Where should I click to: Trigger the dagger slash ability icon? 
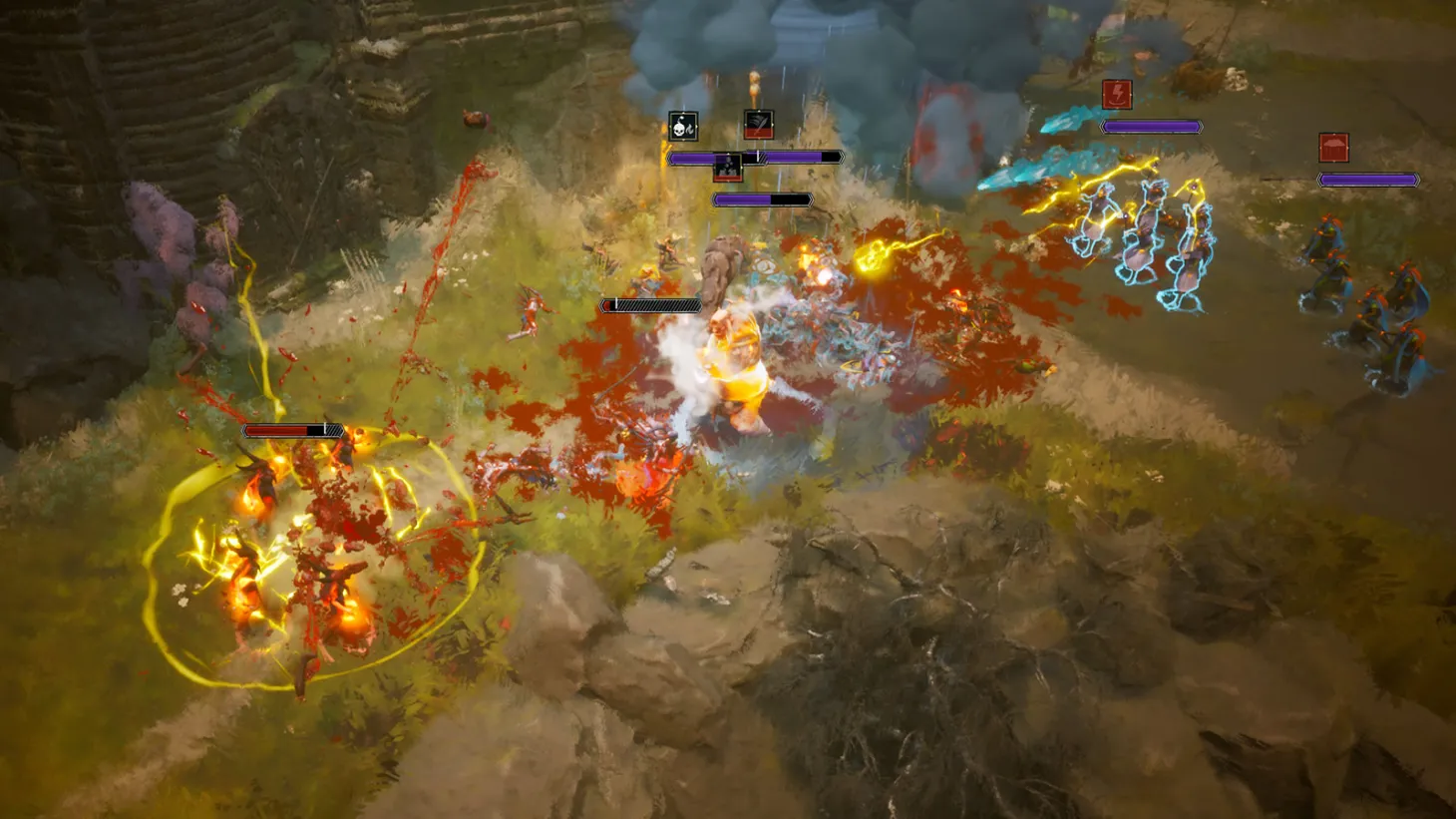tap(757, 125)
